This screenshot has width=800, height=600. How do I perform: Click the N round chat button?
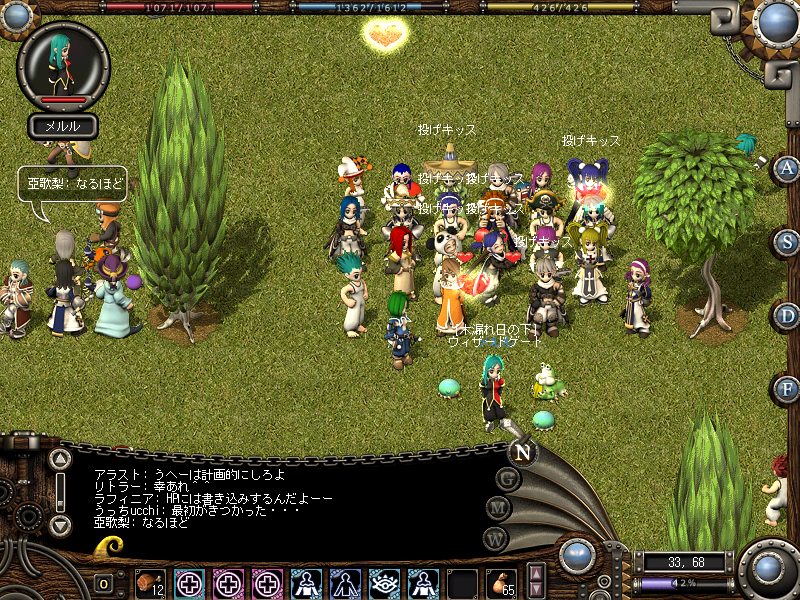click(522, 451)
